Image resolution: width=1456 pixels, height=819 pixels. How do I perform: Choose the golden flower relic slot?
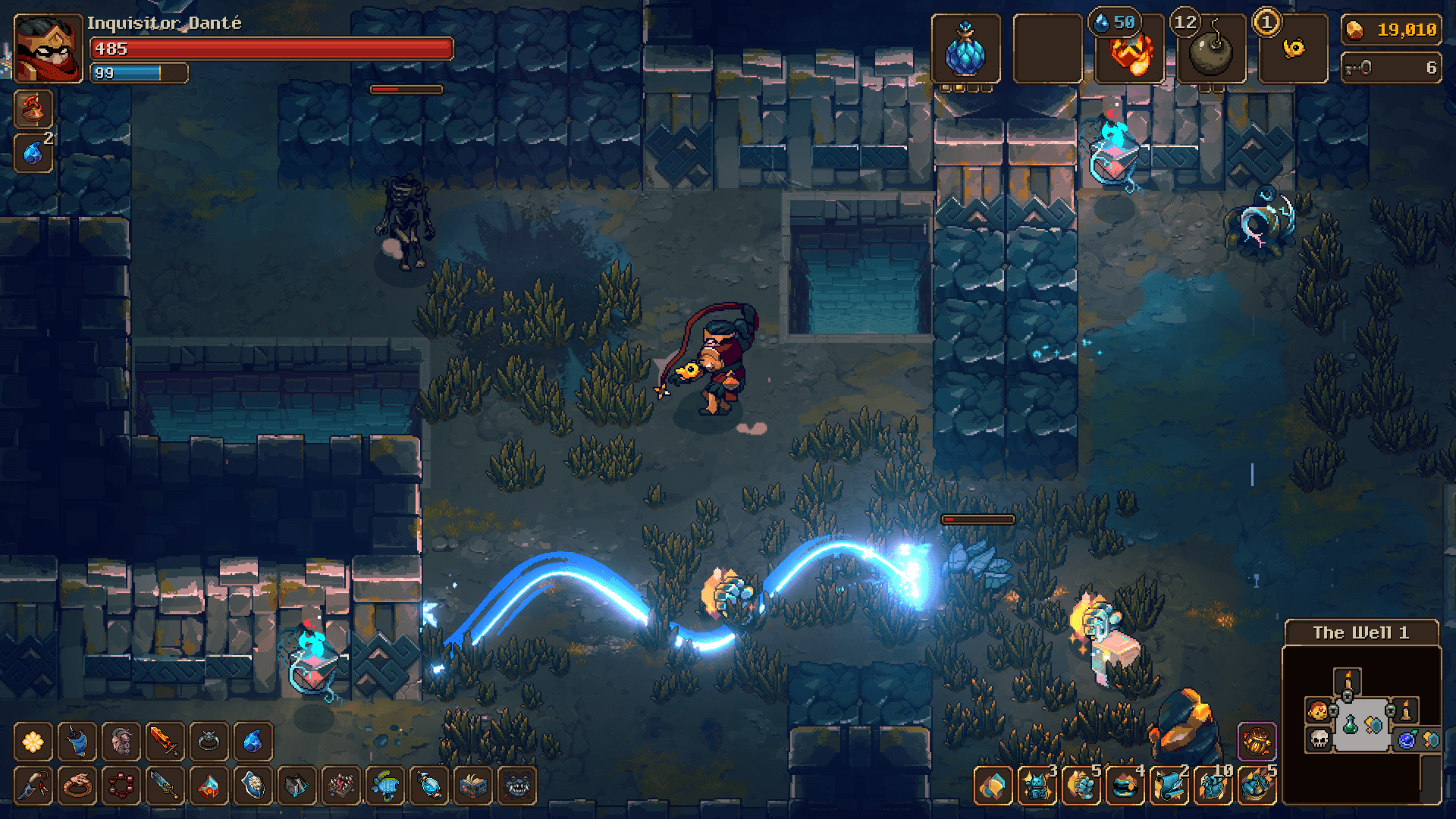[x=33, y=741]
